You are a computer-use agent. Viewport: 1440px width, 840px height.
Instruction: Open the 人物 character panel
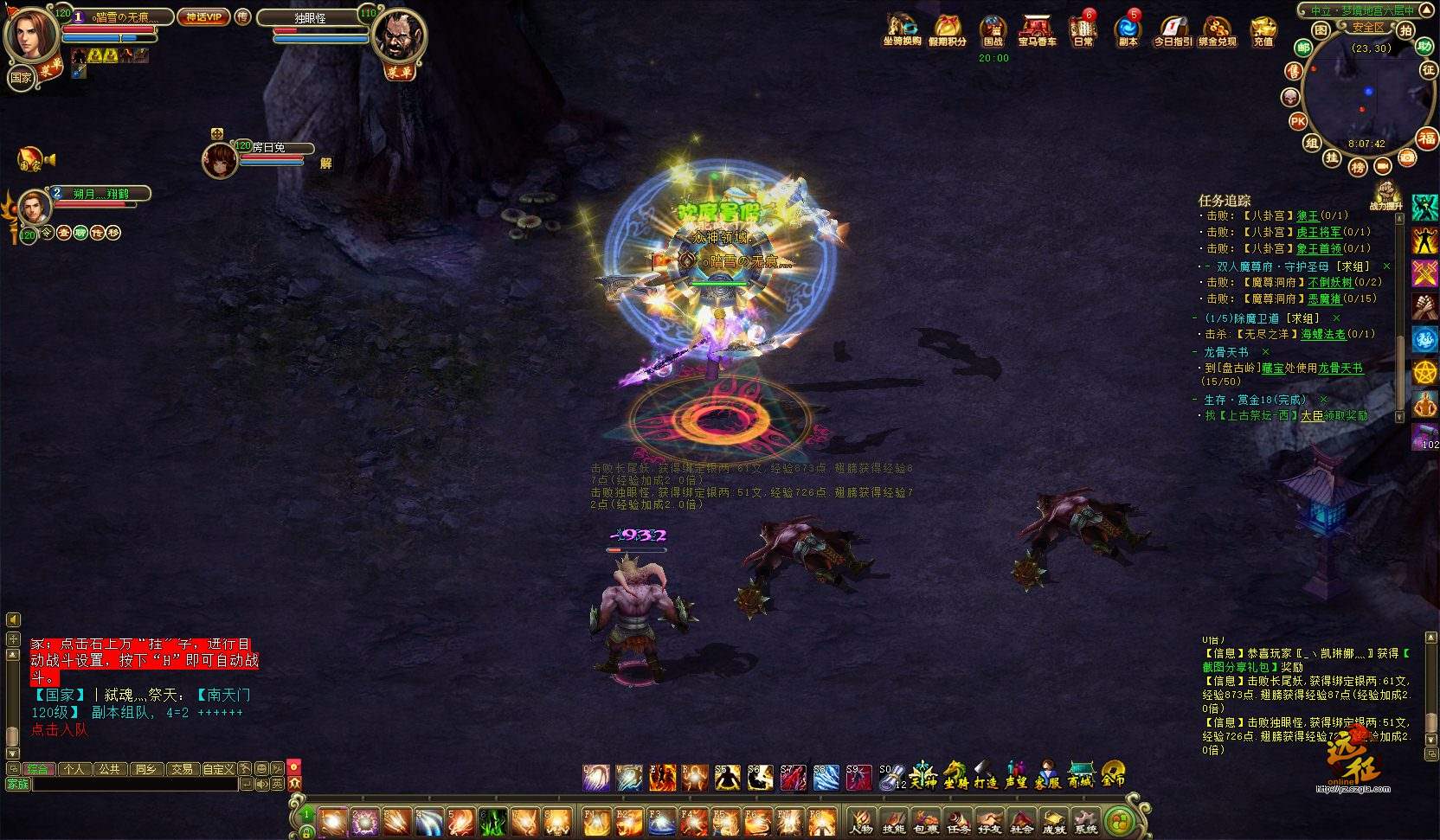(860, 822)
